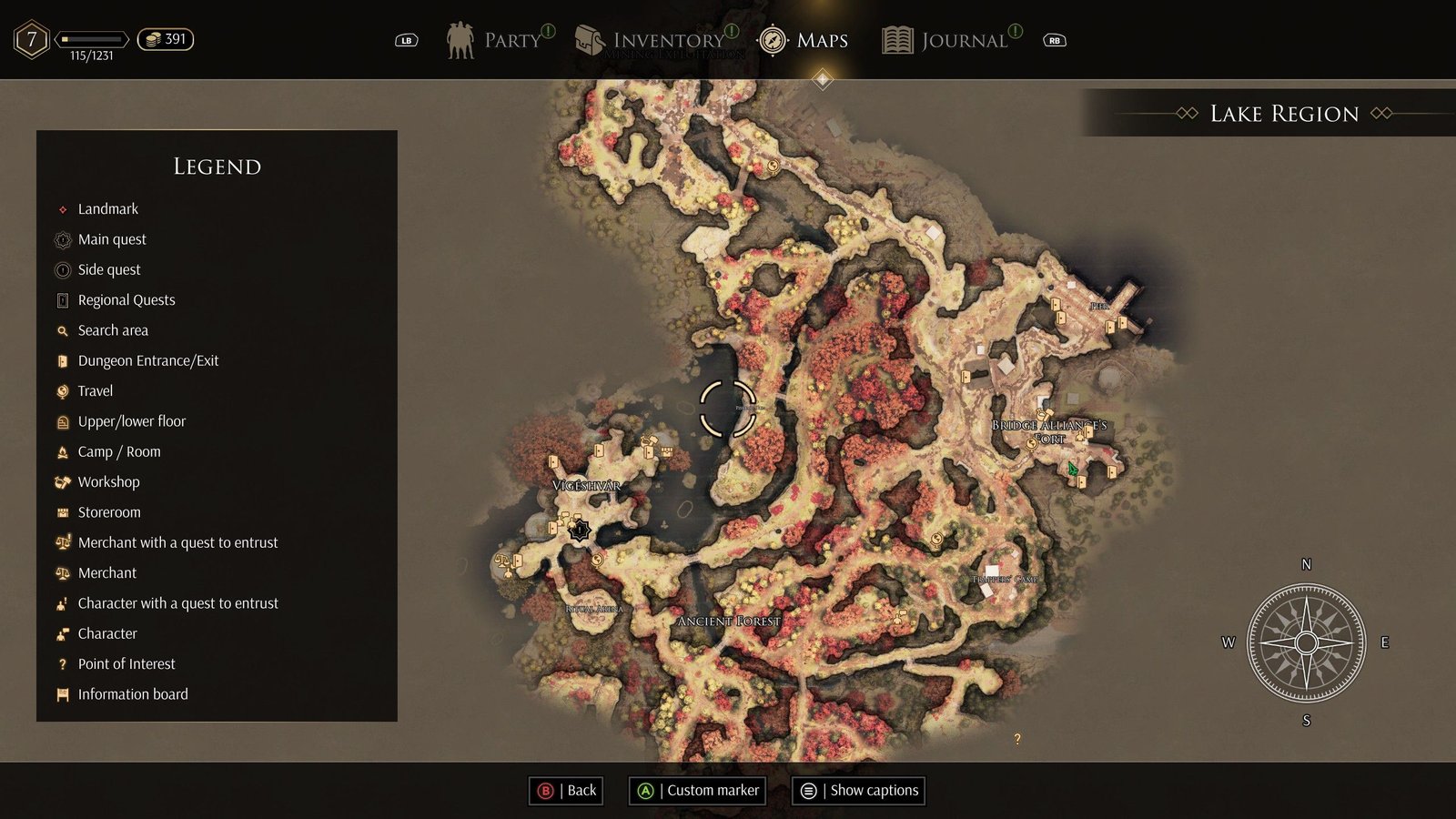Viewport: 1456px width, 819px height.
Task: Toggle Show captions on the map
Action: (859, 790)
